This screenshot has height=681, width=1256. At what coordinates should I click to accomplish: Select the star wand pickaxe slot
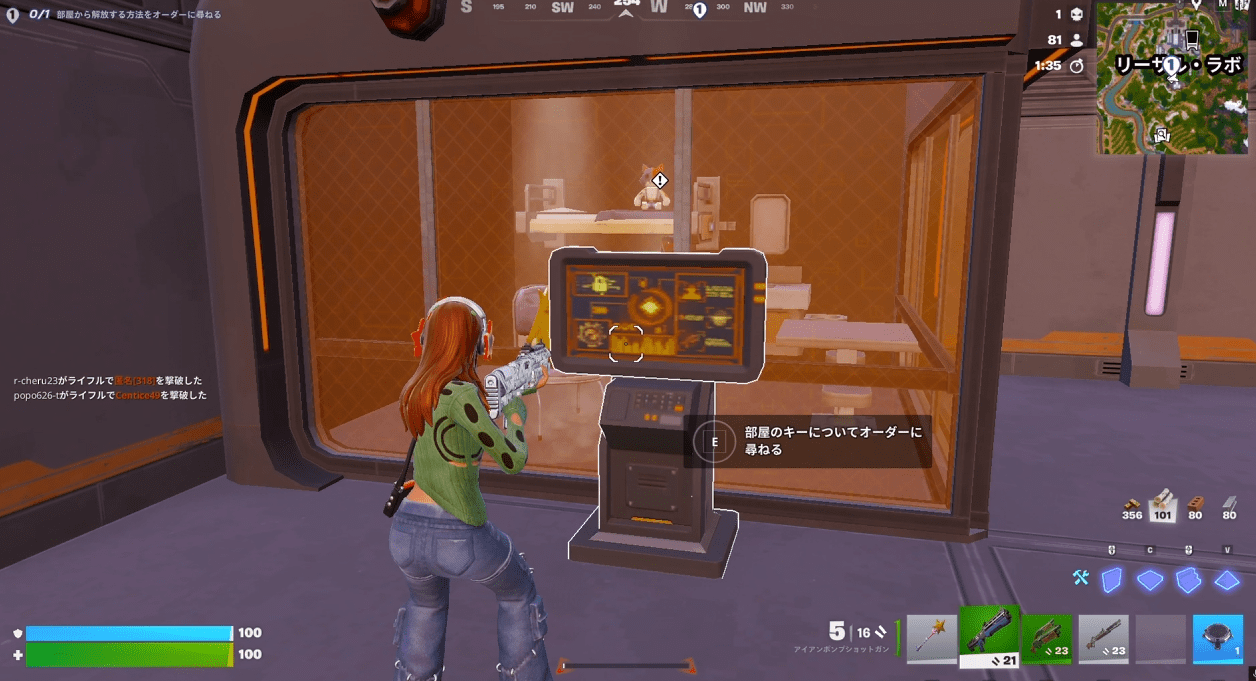(x=932, y=638)
